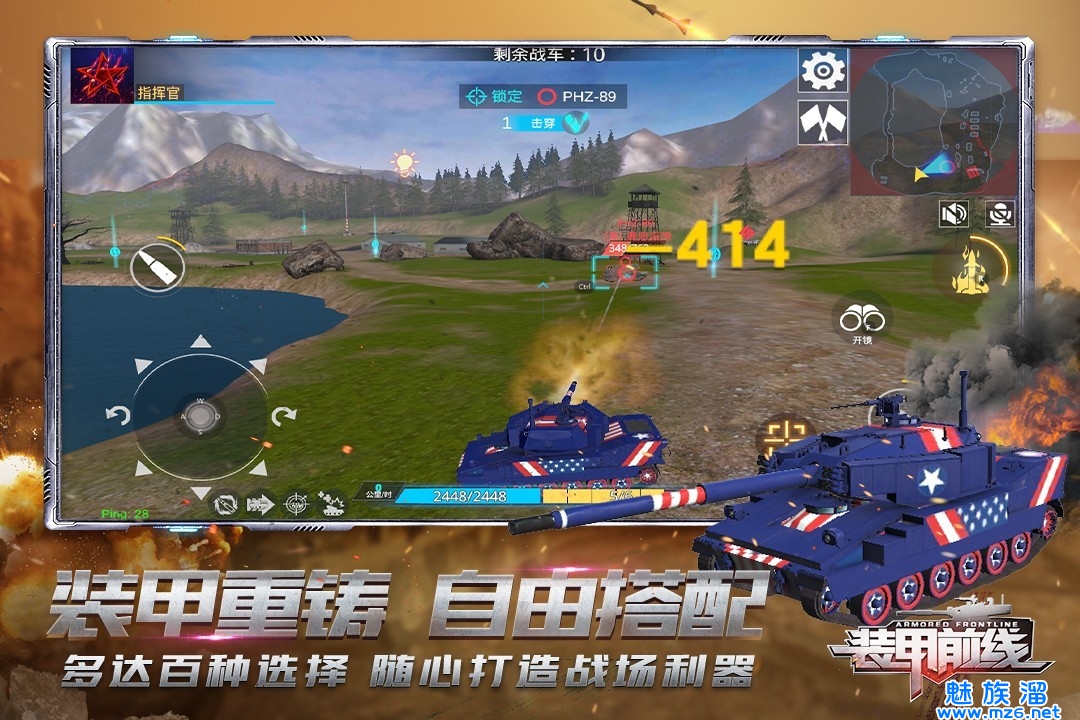Activate the binoculars scope button
The height and width of the screenshot is (720, 1080).
[x=862, y=320]
